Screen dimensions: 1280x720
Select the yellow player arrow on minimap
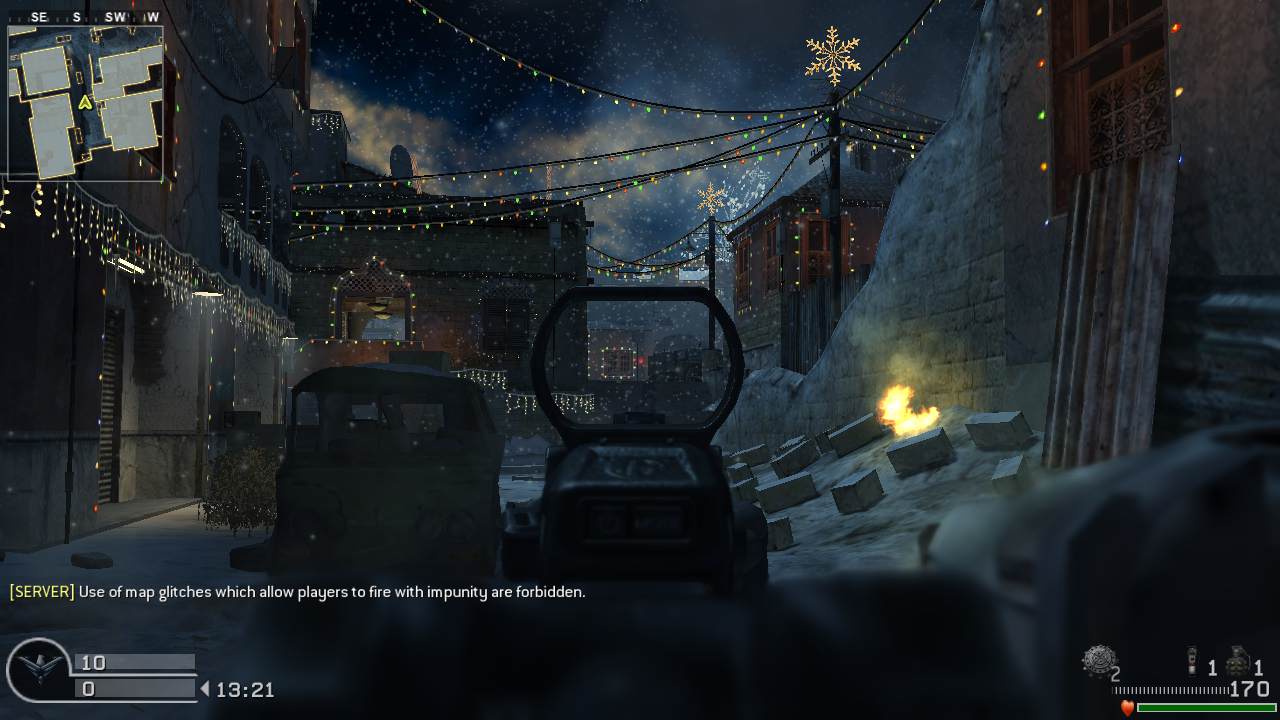pos(85,102)
